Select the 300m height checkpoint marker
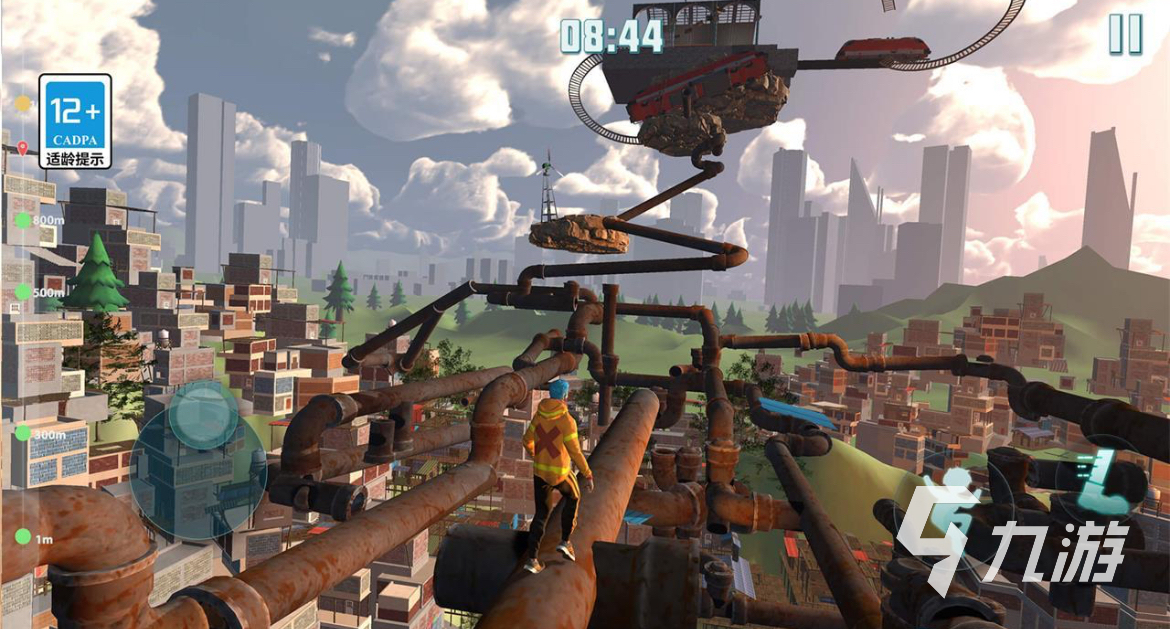The image size is (1170, 629). coord(23,435)
